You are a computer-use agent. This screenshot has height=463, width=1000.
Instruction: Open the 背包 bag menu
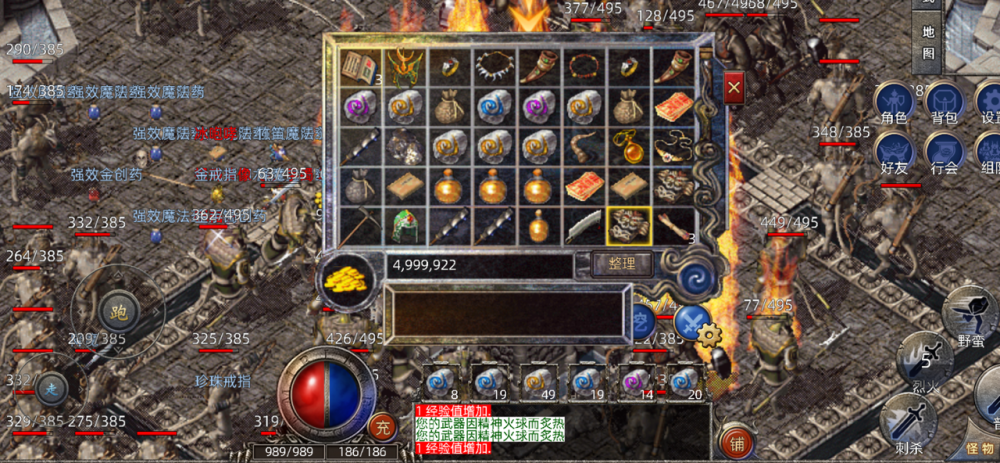pyautogui.click(x=944, y=104)
